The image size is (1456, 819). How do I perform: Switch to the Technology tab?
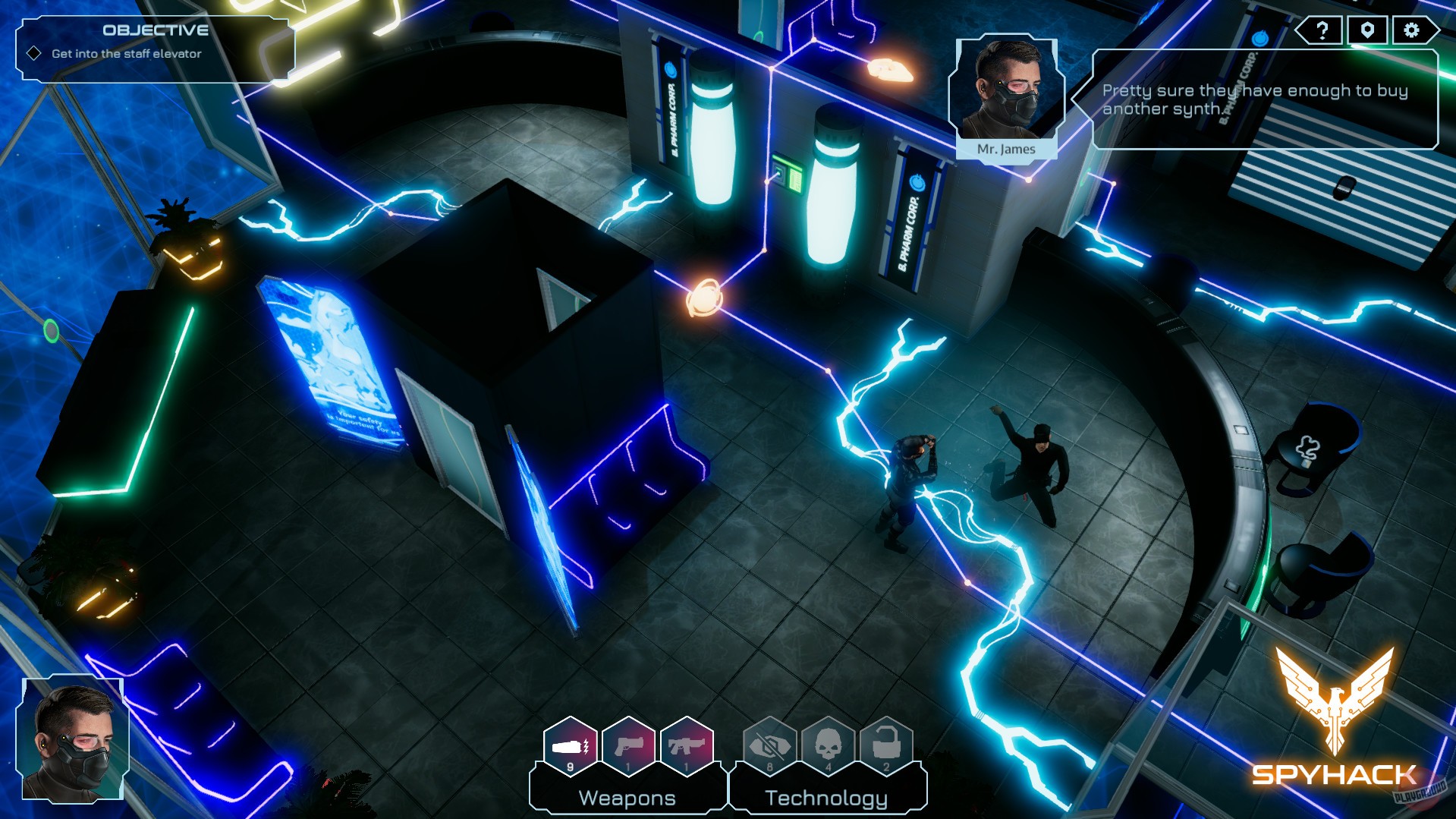(826, 797)
